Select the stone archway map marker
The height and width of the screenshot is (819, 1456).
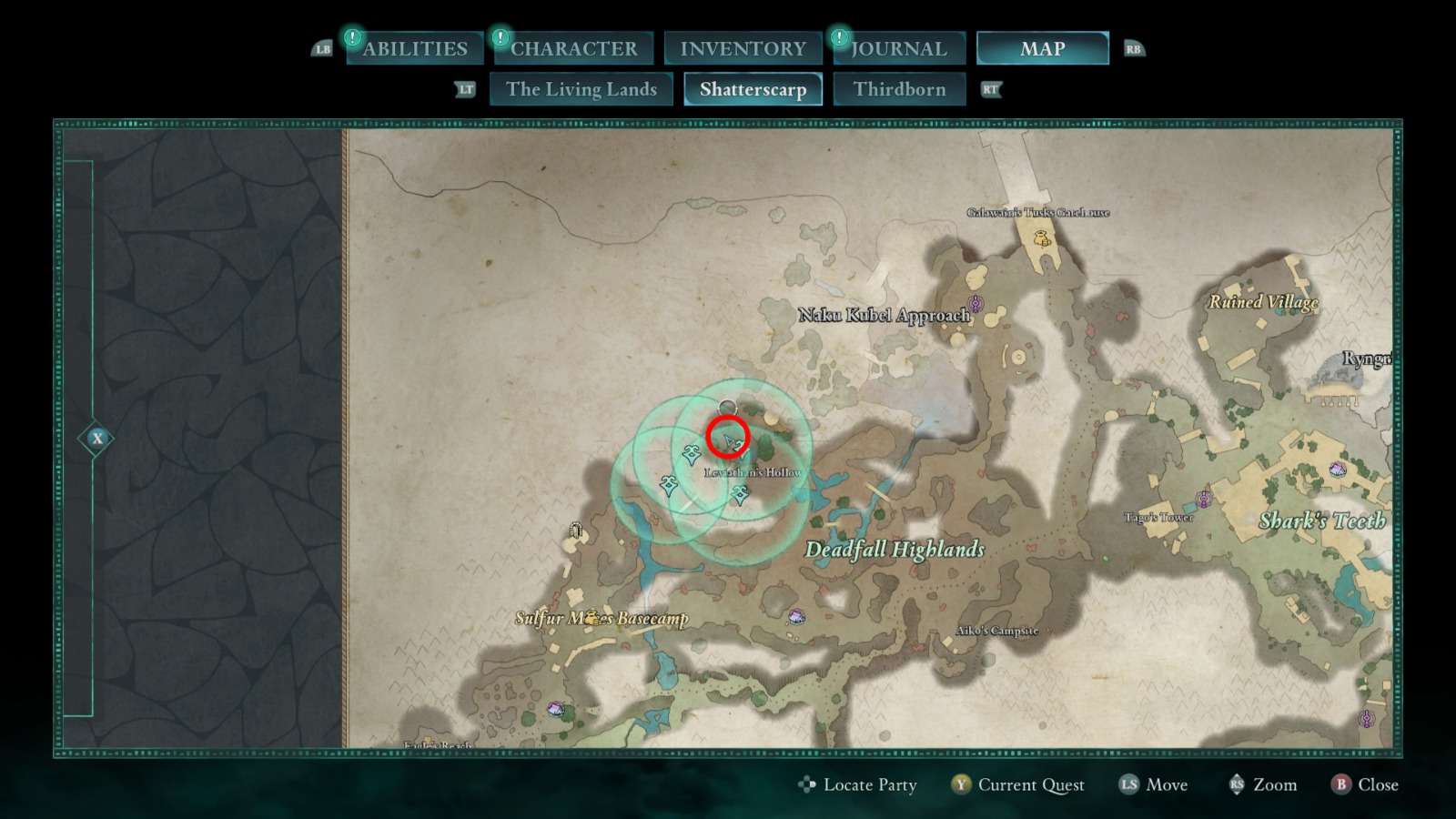[x=575, y=530]
